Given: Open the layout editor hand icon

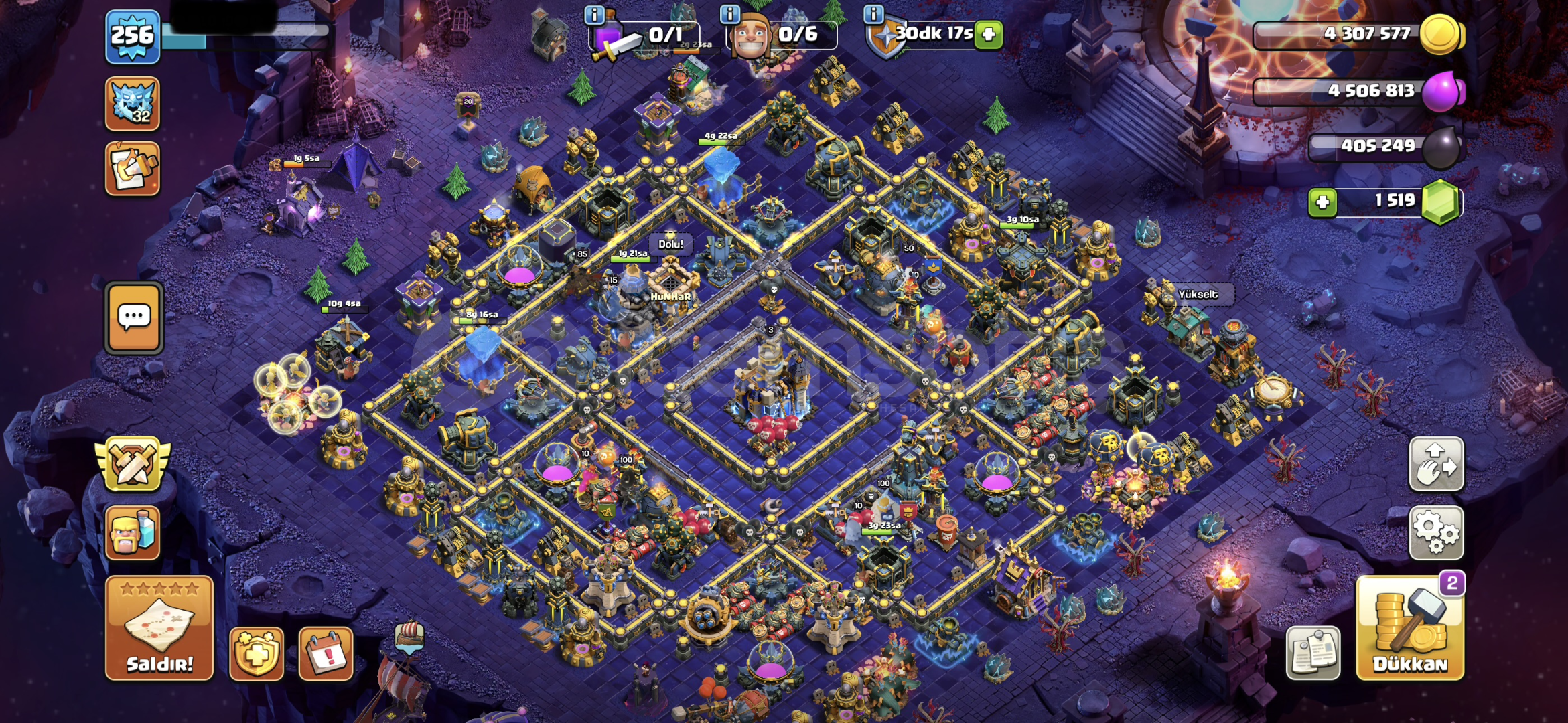Looking at the screenshot, I should [x=1436, y=464].
